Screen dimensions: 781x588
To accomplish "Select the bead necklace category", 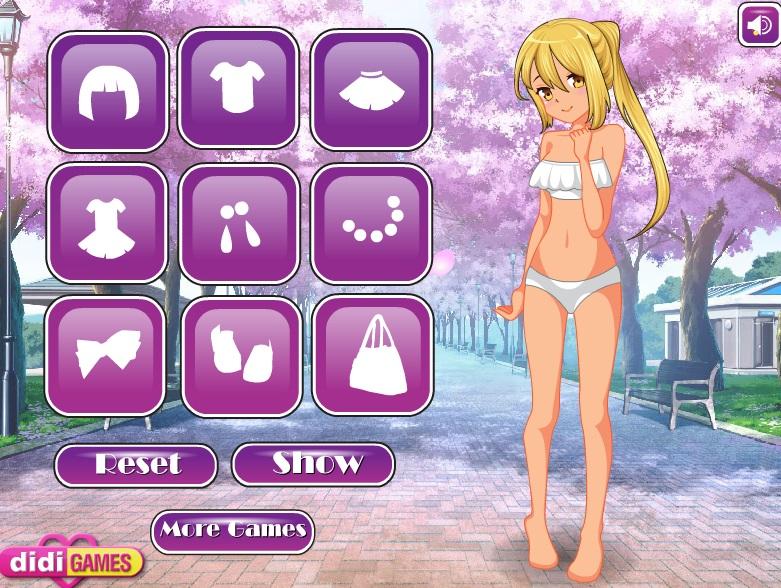I will point(371,223).
